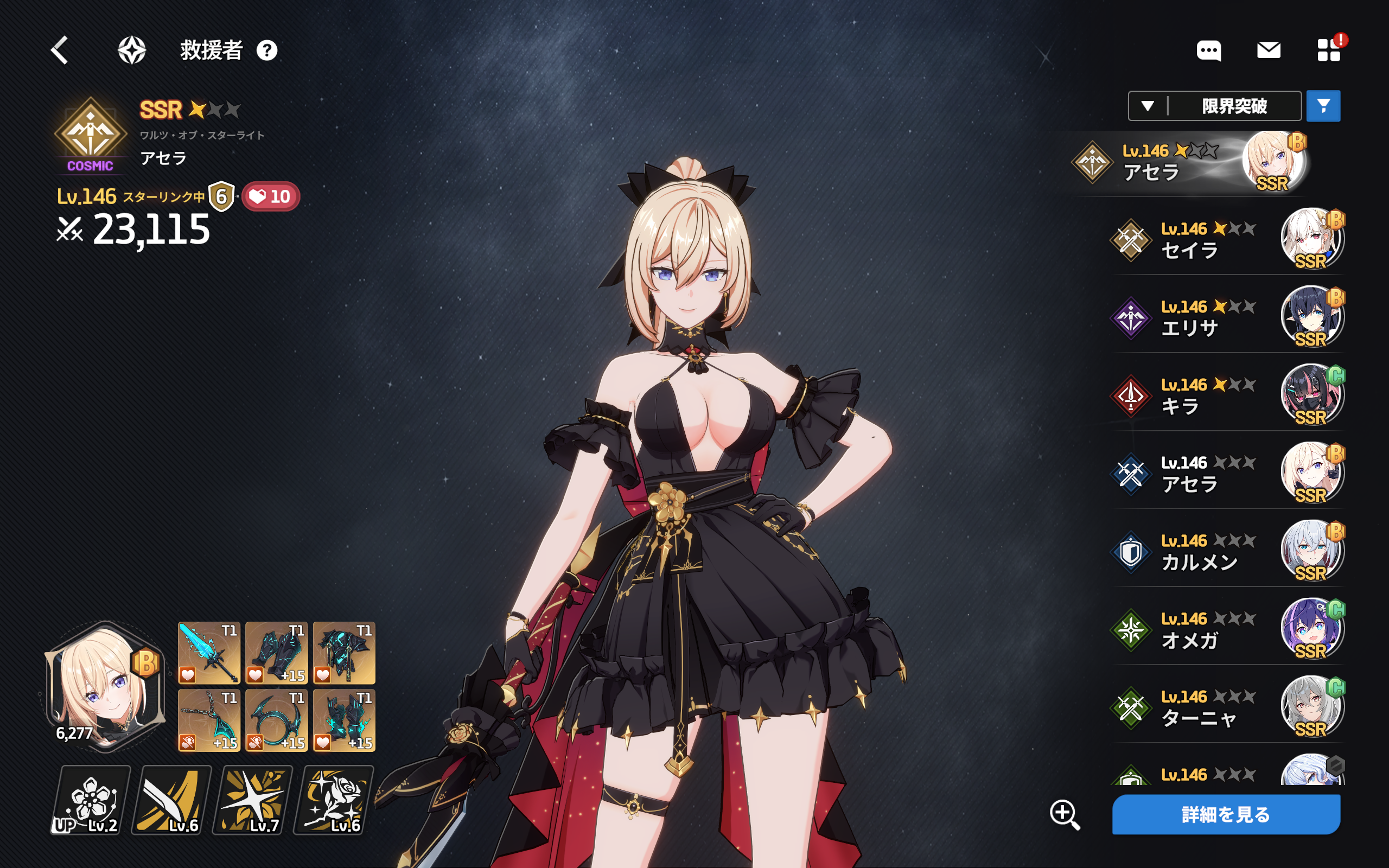Pick カルメン from the rescuer list
The height and width of the screenshot is (868, 1389).
[x=1226, y=552]
